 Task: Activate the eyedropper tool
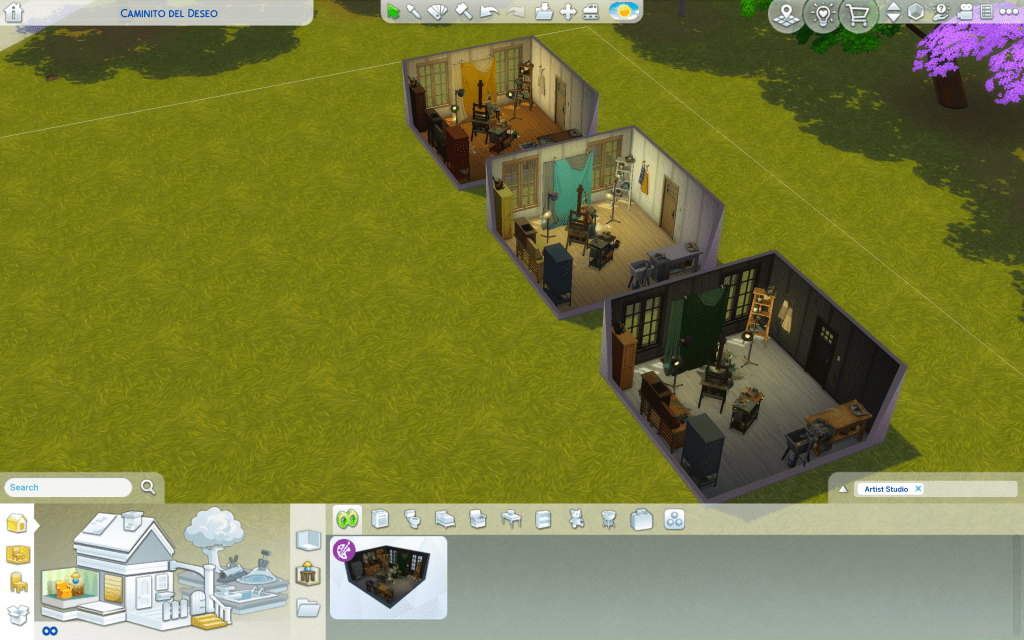click(414, 12)
